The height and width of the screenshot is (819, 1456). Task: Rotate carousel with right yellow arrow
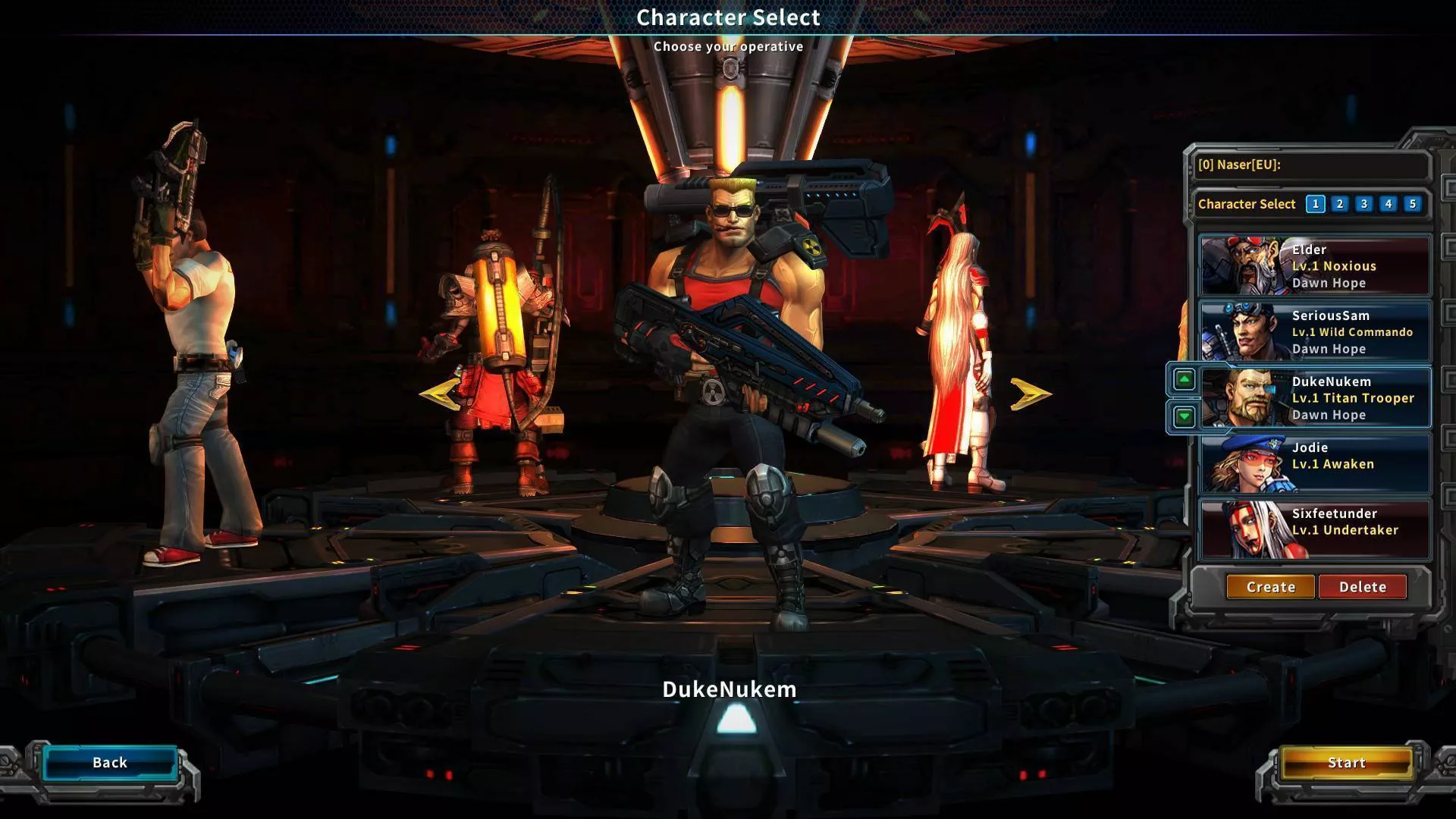point(1030,394)
